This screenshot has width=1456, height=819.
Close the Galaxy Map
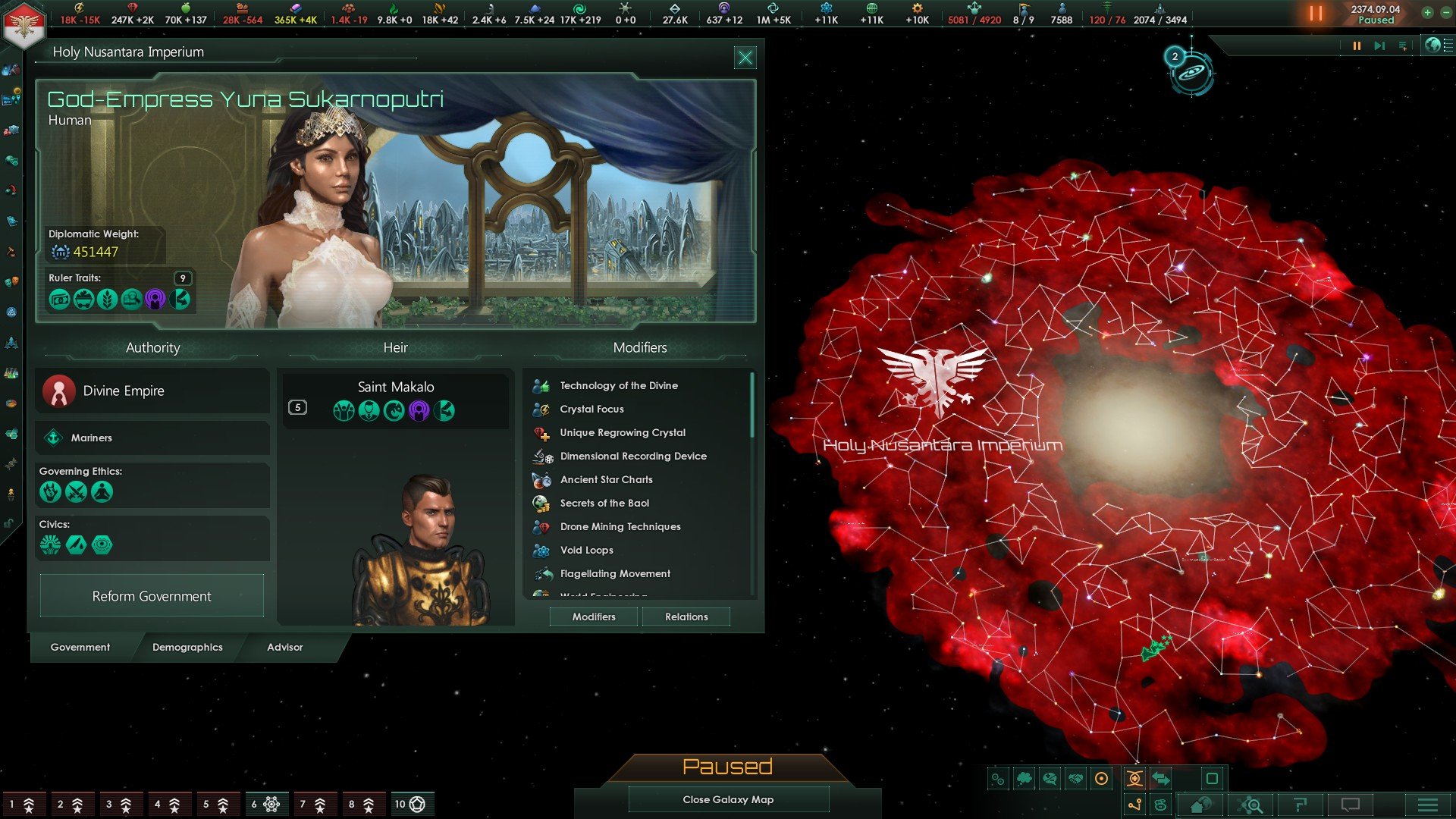point(728,799)
